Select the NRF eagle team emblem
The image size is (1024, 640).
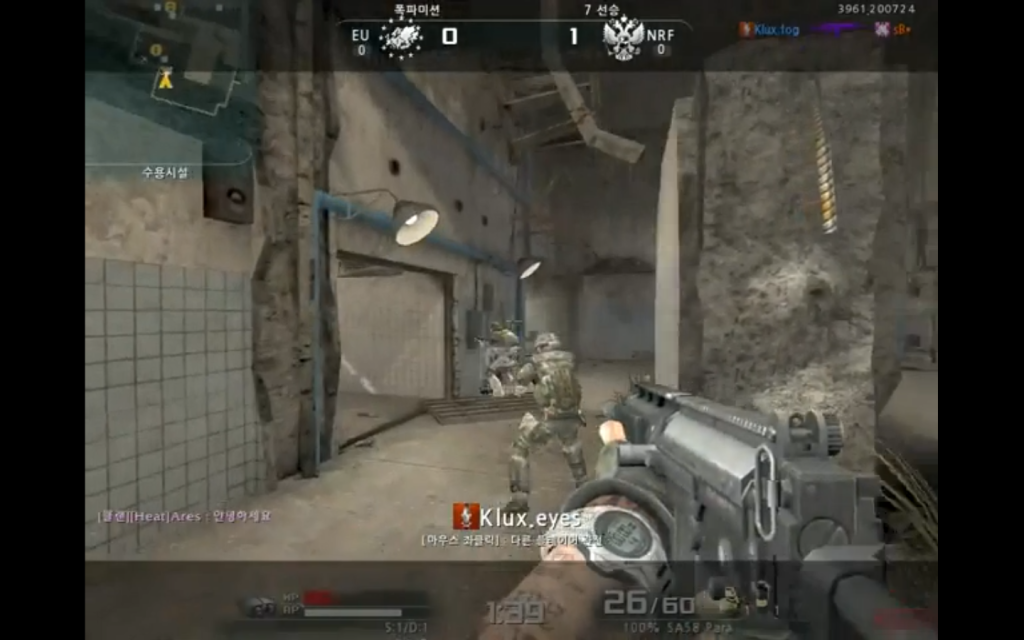click(x=622, y=38)
